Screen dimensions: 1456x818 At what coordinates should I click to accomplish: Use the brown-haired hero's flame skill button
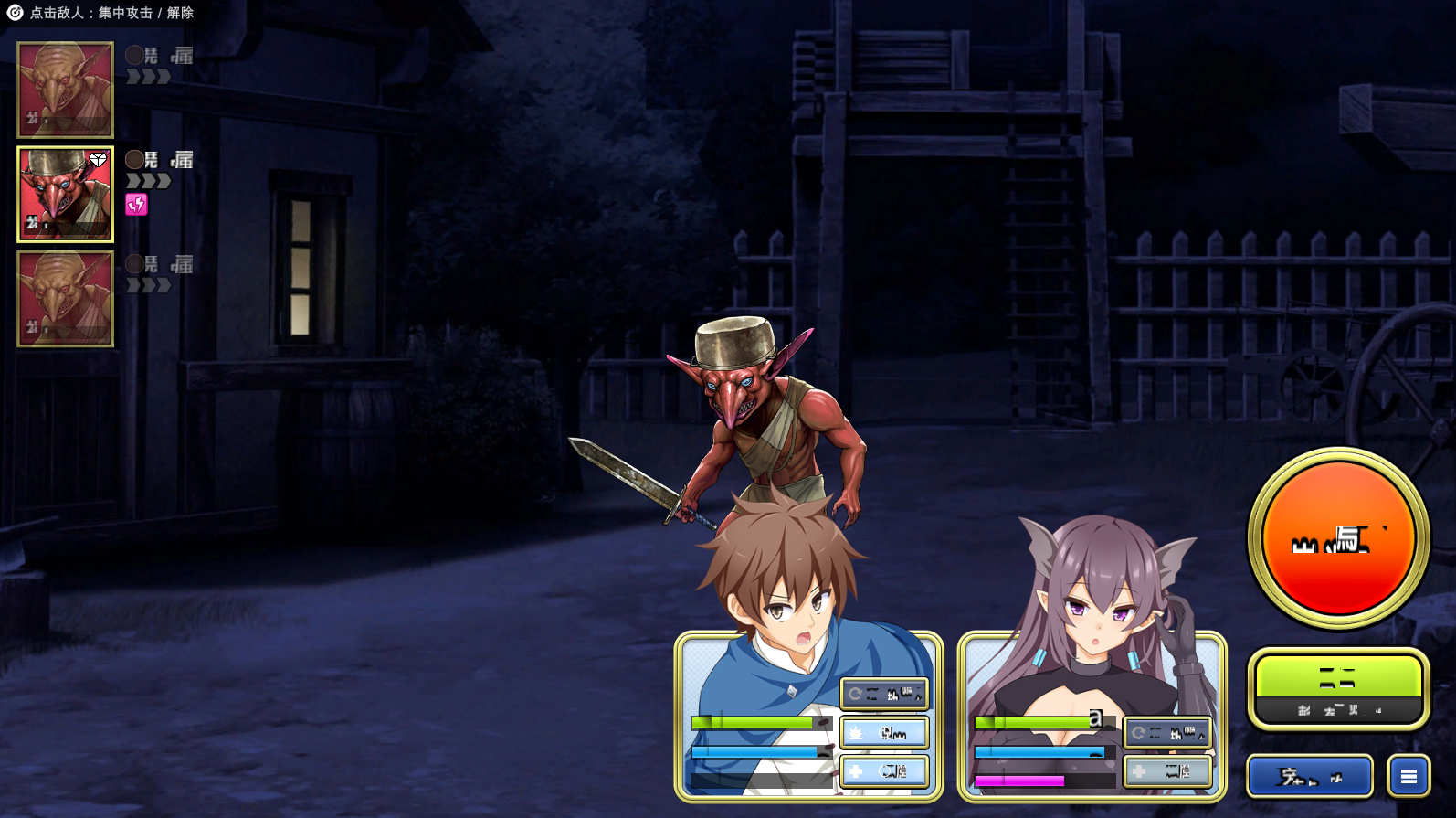[x=884, y=732]
